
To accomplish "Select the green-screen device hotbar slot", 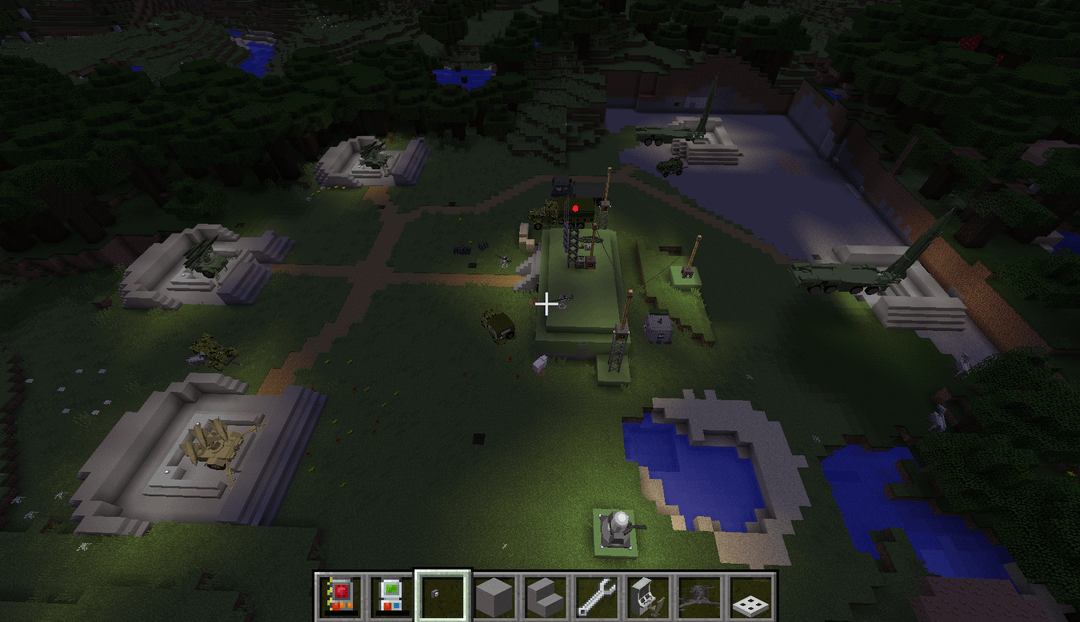I will point(391,597).
